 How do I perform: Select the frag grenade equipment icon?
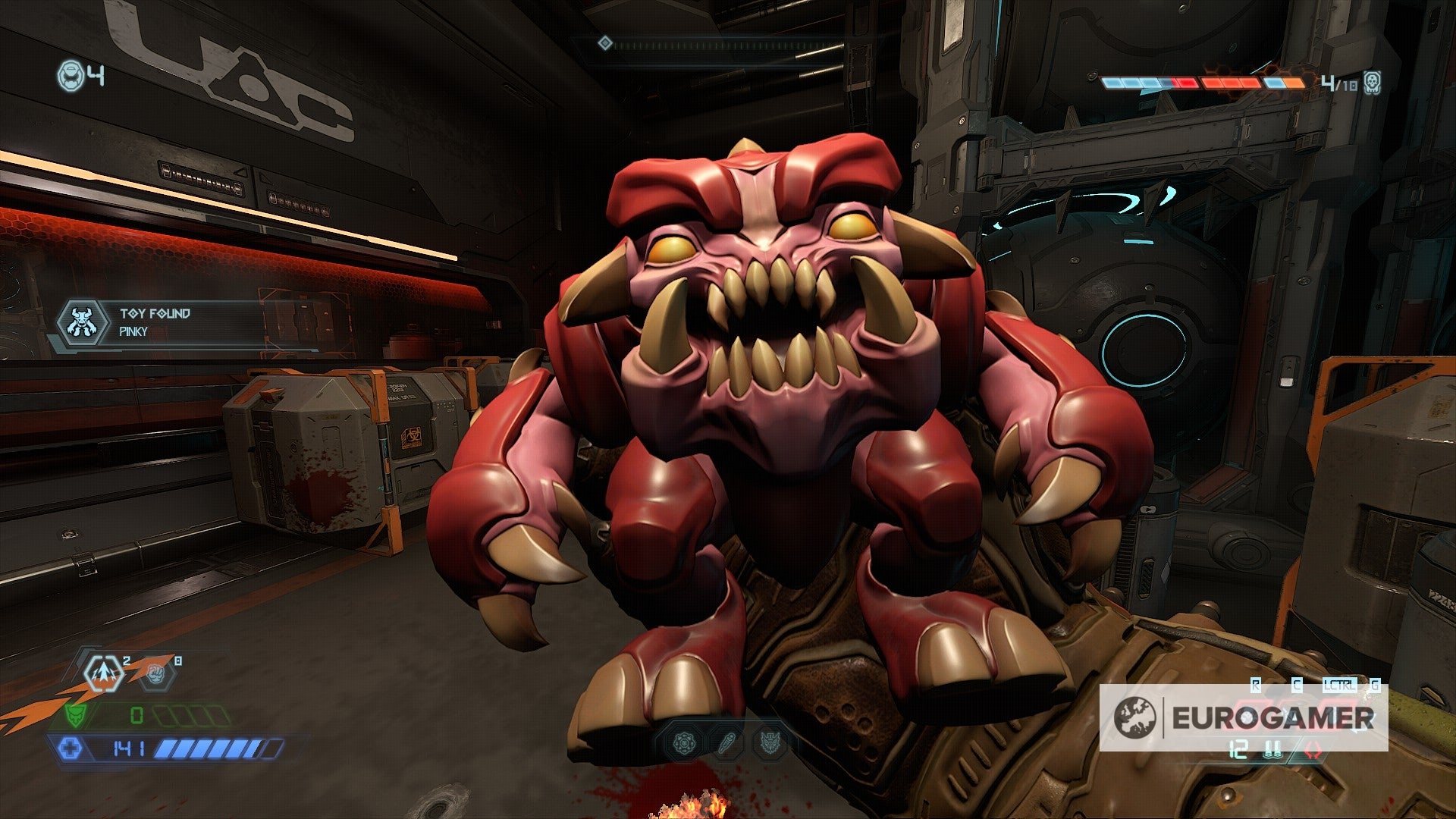click(105, 673)
